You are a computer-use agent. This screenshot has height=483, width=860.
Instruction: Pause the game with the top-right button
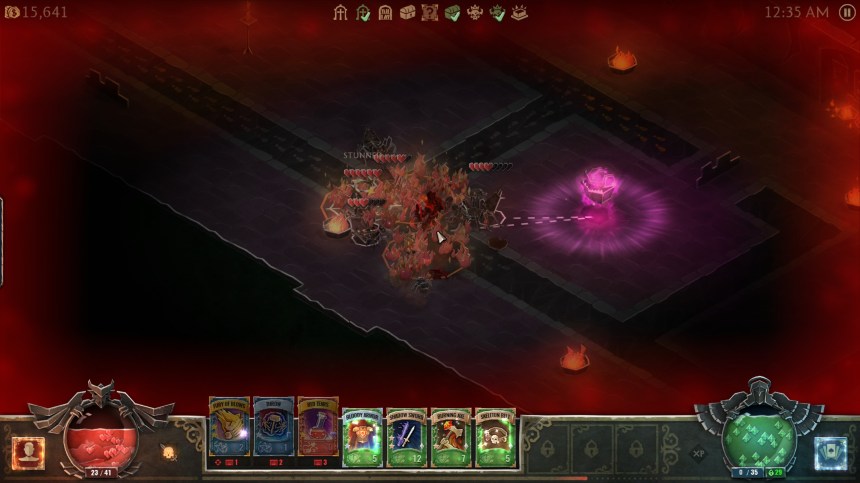[x=847, y=12]
